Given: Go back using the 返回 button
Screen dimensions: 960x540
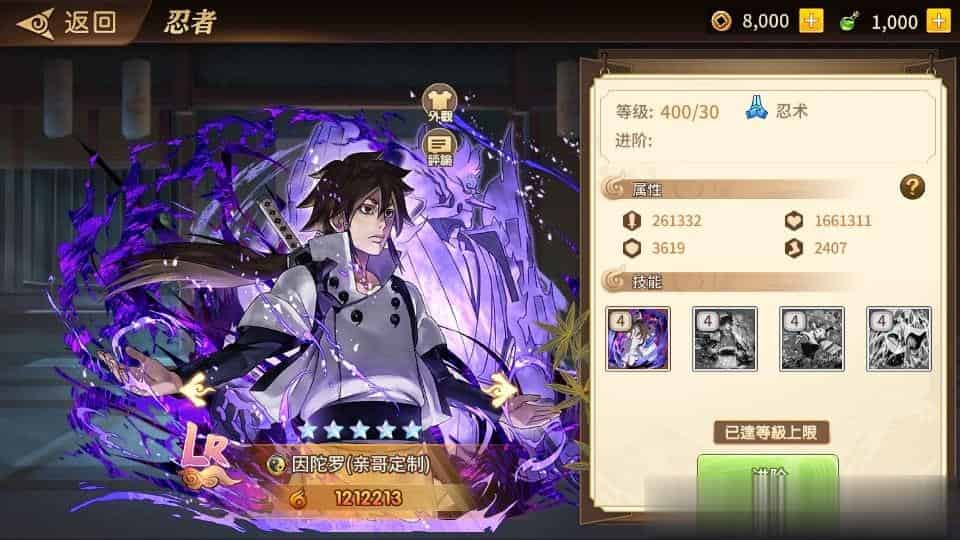Looking at the screenshot, I should pyautogui.click(x=68, y=22).
